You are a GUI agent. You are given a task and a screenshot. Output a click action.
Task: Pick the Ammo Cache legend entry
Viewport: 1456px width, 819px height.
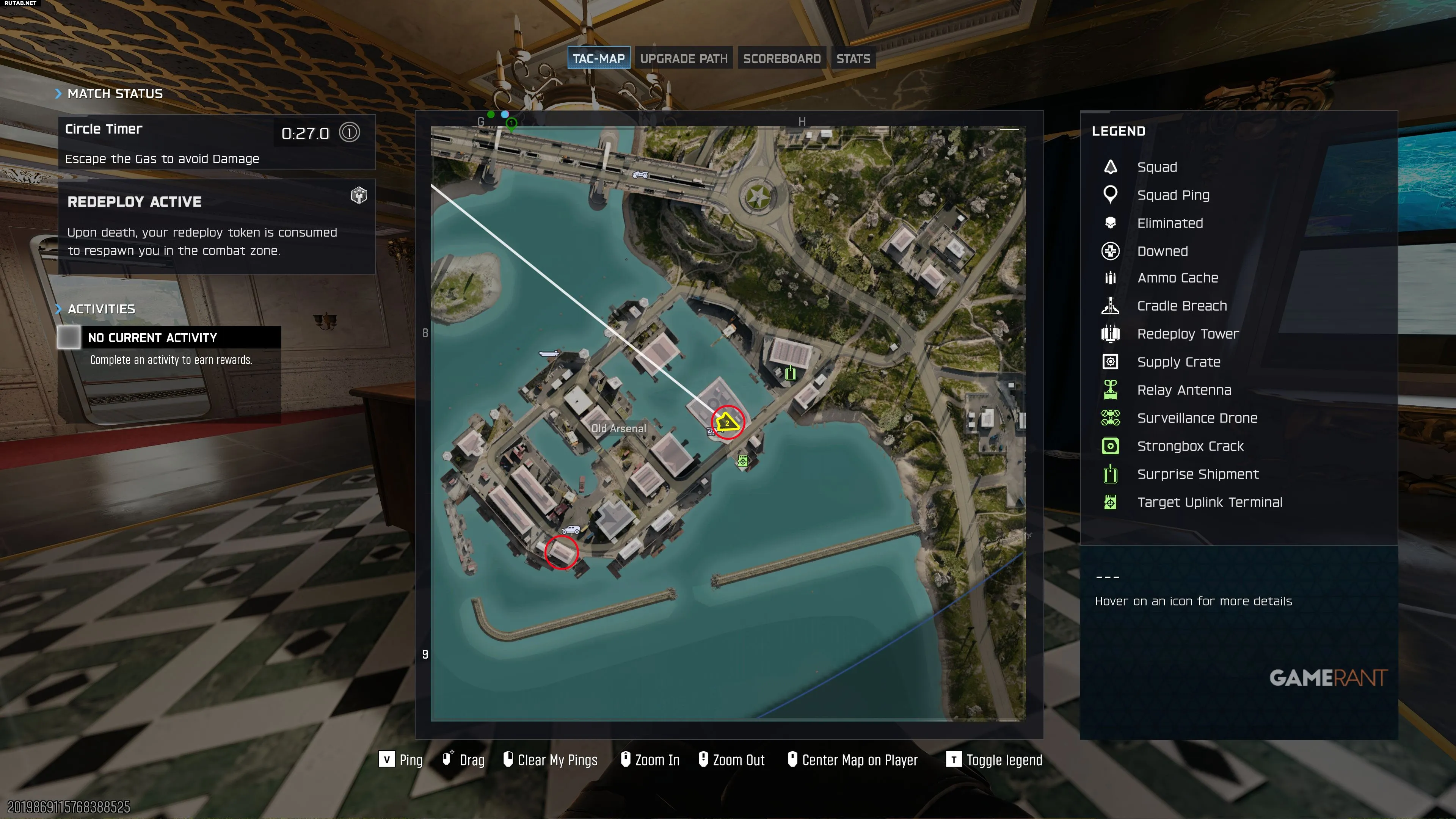(x=1177, y=278)
